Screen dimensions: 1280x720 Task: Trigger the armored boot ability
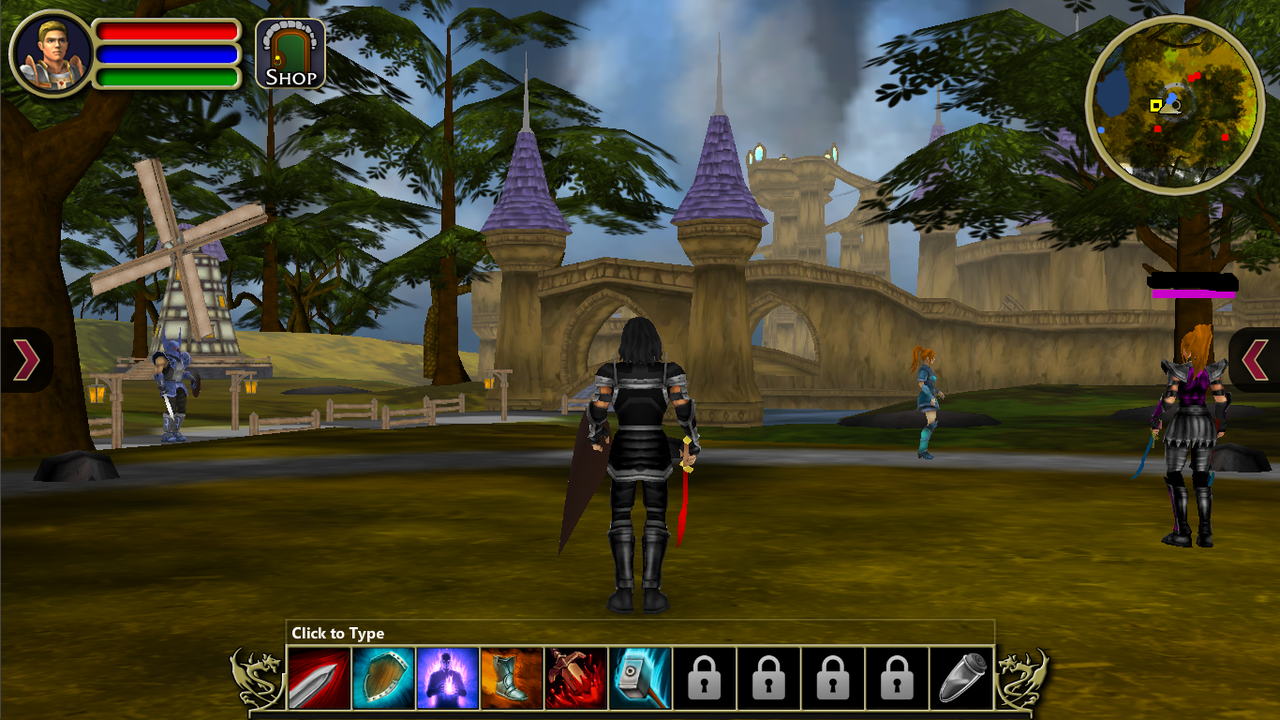511,679
